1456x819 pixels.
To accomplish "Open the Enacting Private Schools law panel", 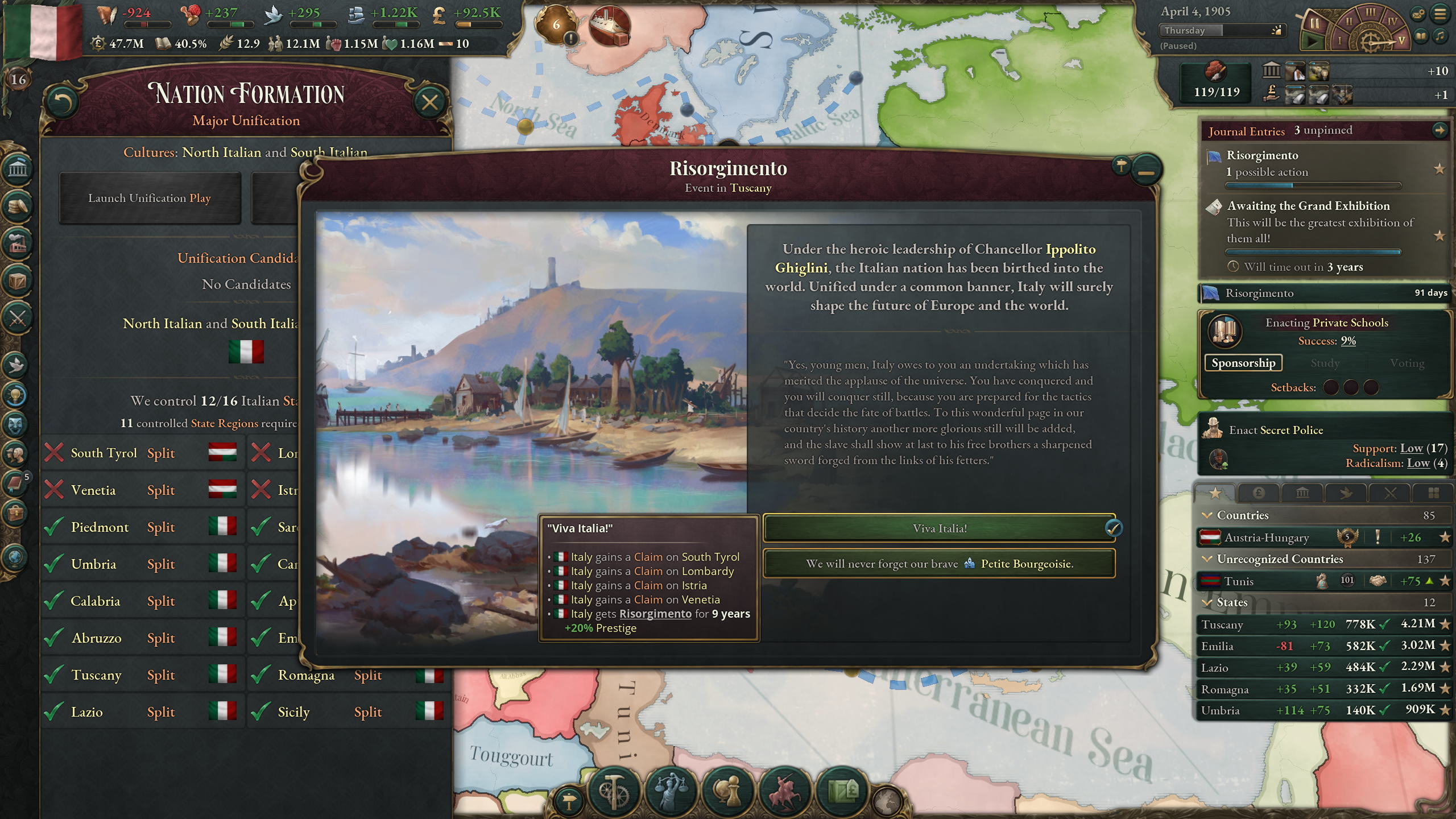I will tap(1326, 323).
